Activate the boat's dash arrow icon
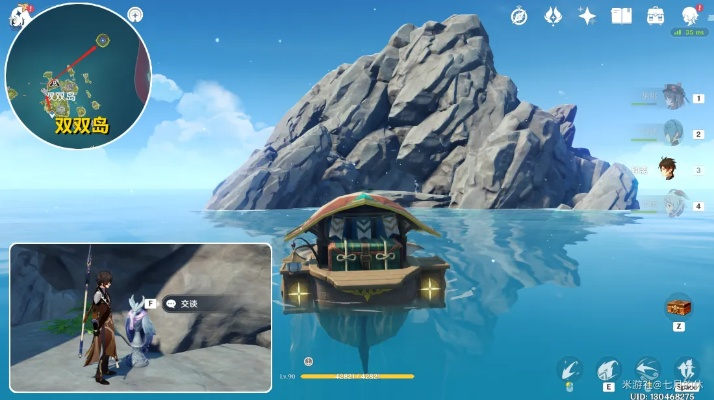This screenshot has height=400, width=714. click(x=647, y=369)
